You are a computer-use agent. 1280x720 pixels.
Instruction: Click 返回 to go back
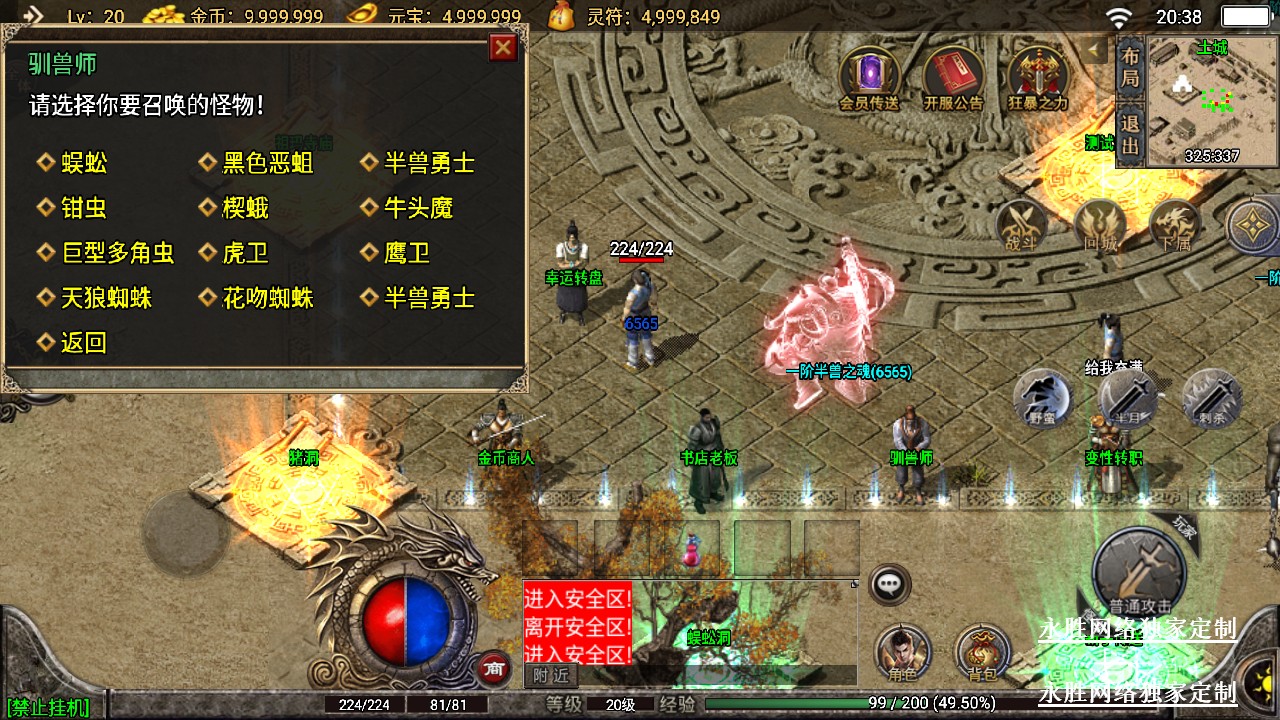coord(84,343)
